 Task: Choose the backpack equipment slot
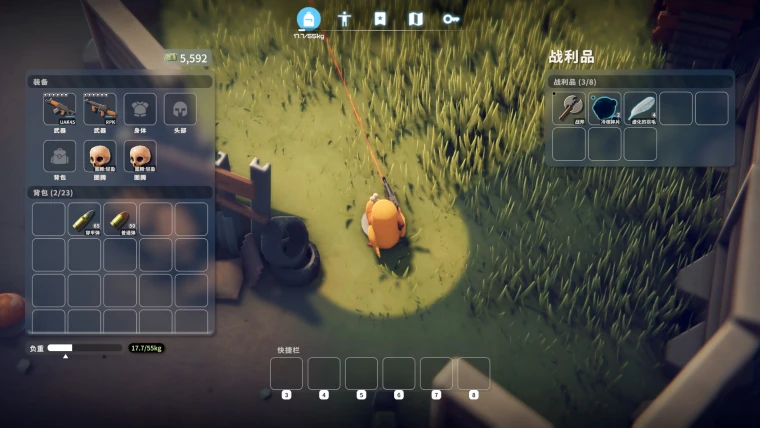[60, 156]
